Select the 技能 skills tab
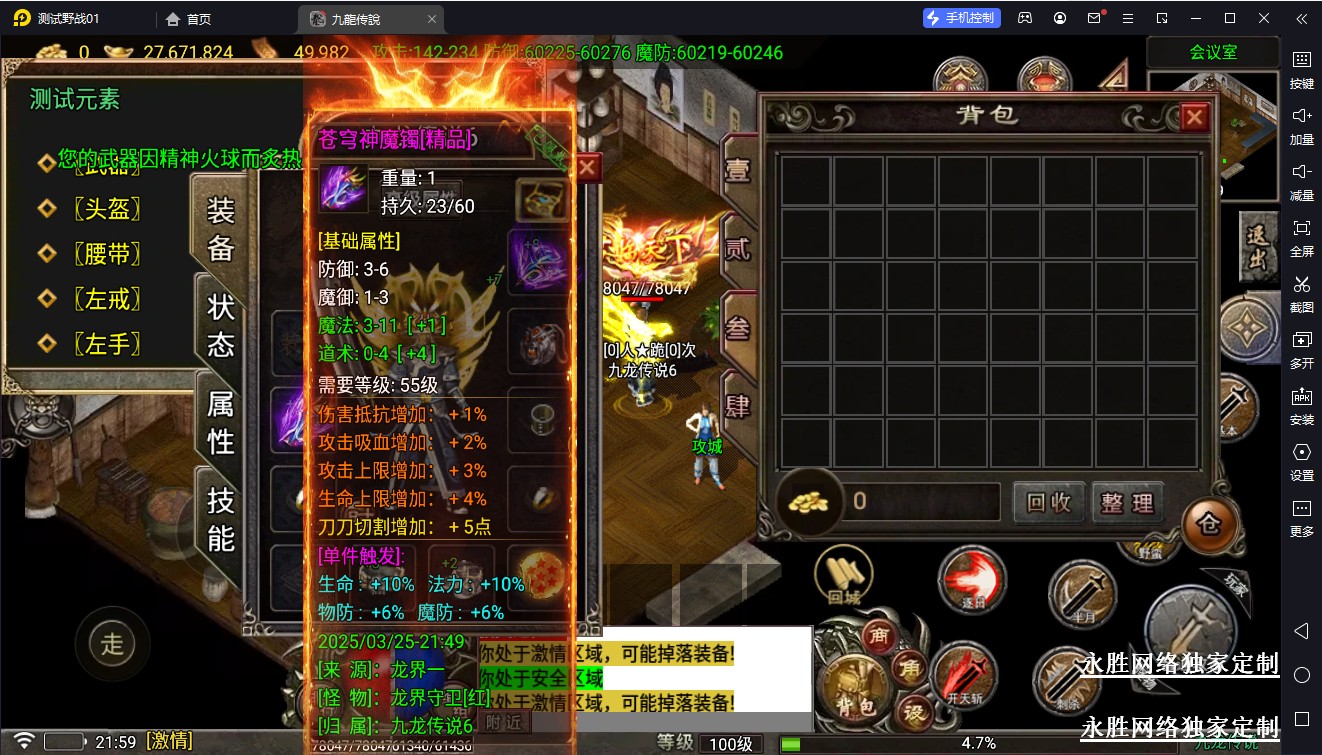 (x=221, y=518)
